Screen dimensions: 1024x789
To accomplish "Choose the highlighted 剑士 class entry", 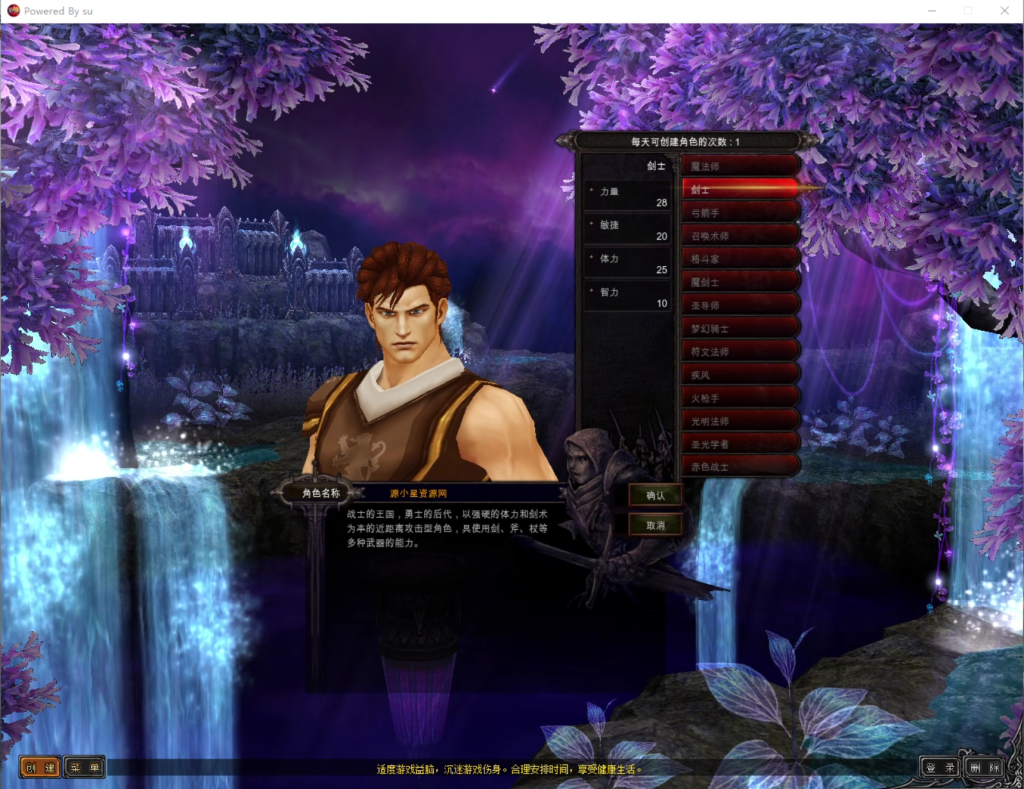I will tap(740, 188).
